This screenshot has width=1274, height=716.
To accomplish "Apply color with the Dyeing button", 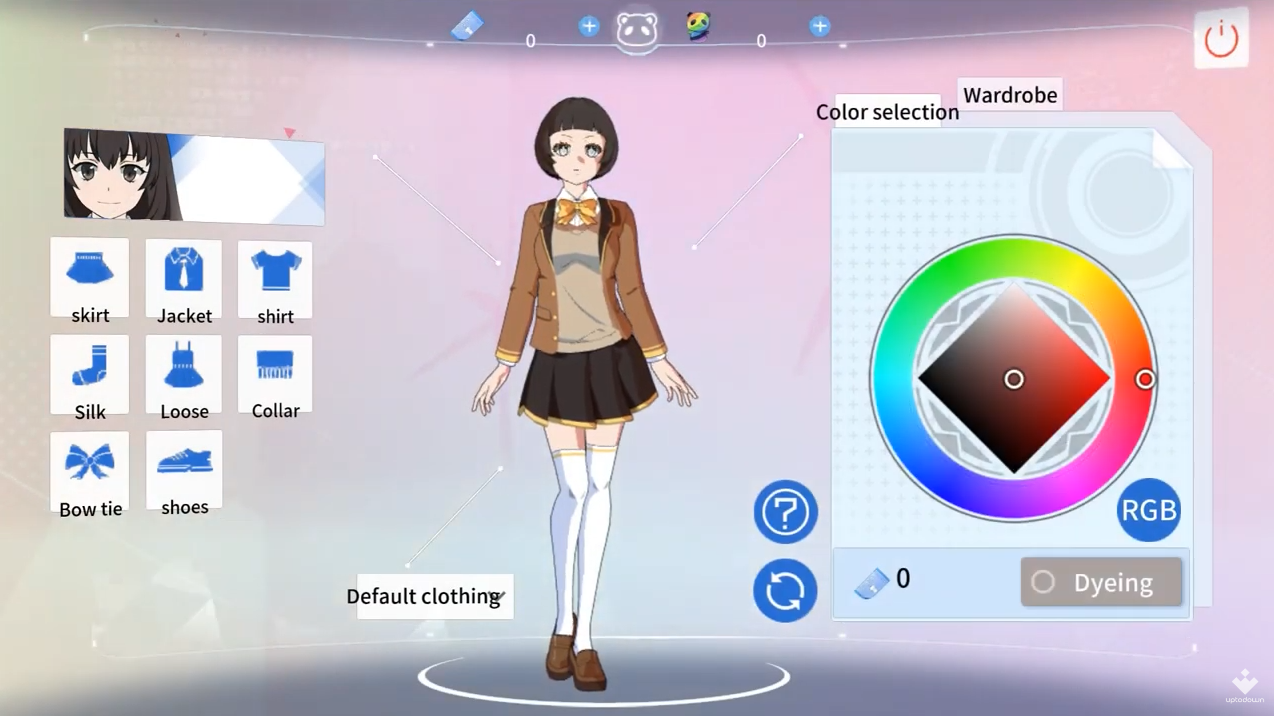I will point(1101,582).
